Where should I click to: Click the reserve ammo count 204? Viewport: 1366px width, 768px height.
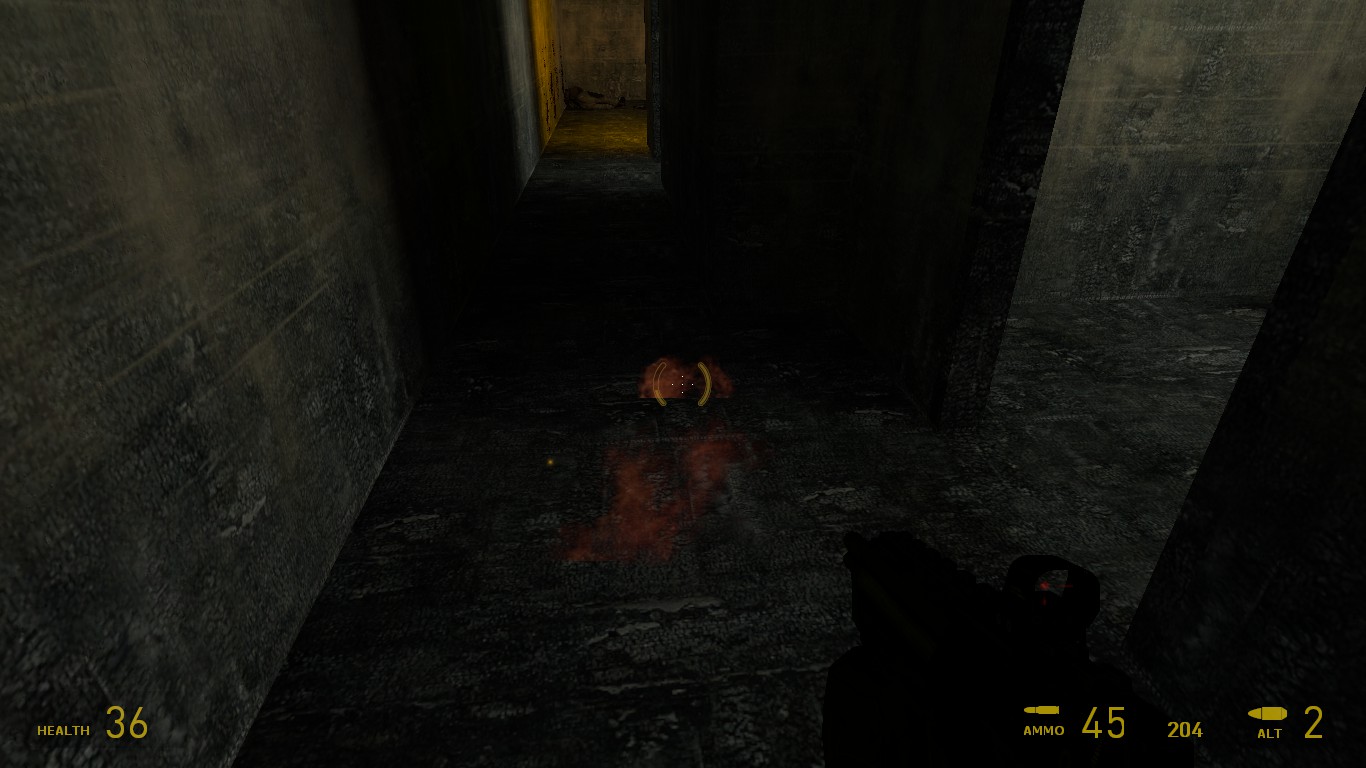[1185, 730]
